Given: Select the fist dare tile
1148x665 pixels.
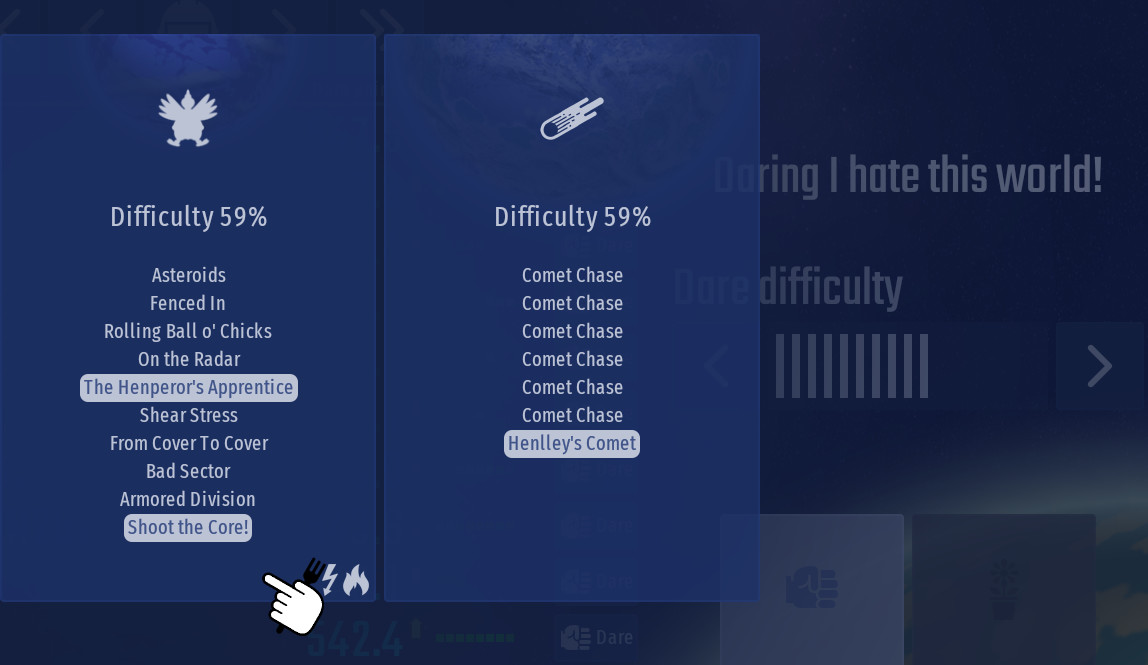Looking at the screenshot, I should click(x=811, y=587).
